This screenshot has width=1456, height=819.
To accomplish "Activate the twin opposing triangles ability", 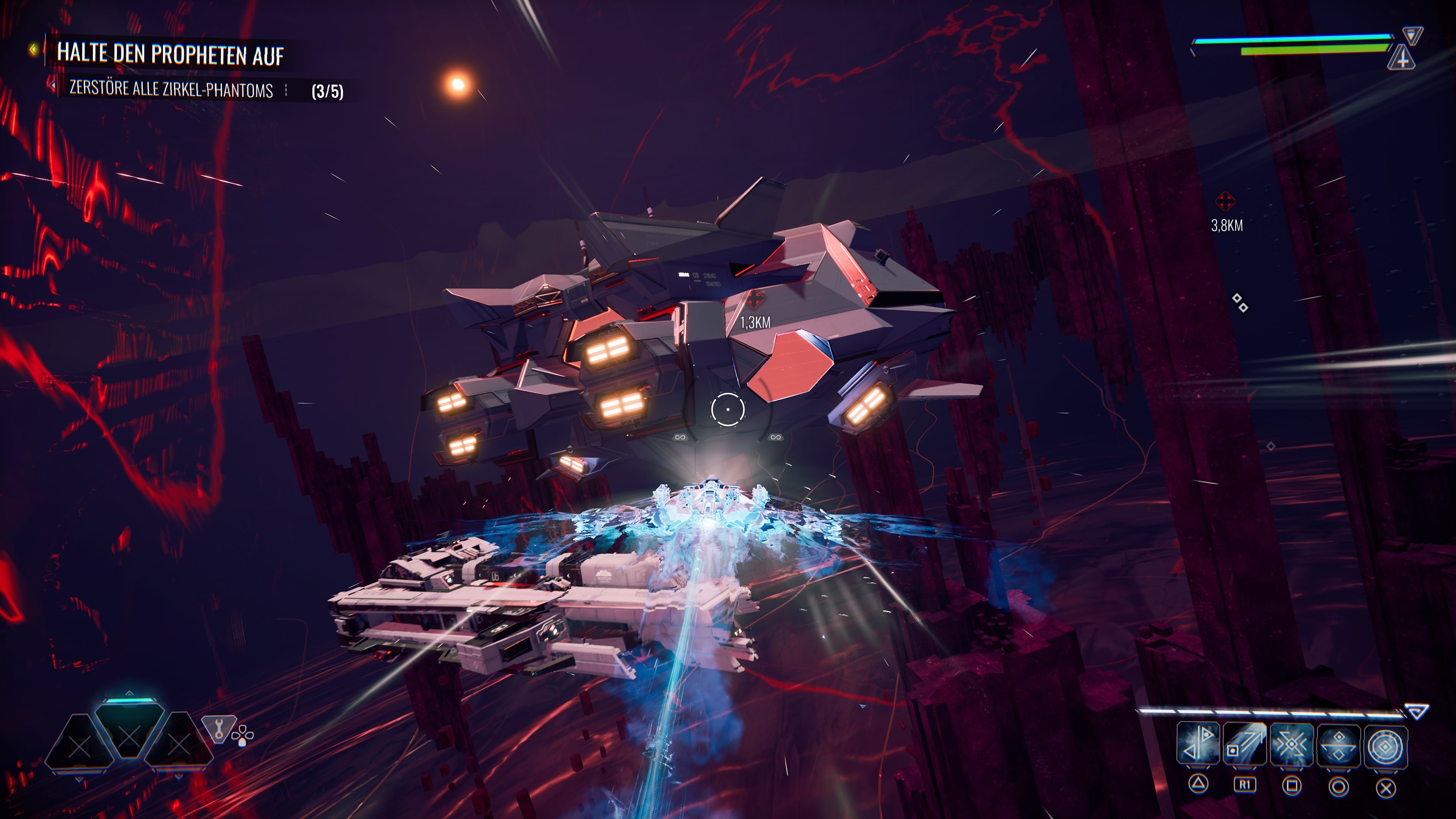I will coord(1198,743).
